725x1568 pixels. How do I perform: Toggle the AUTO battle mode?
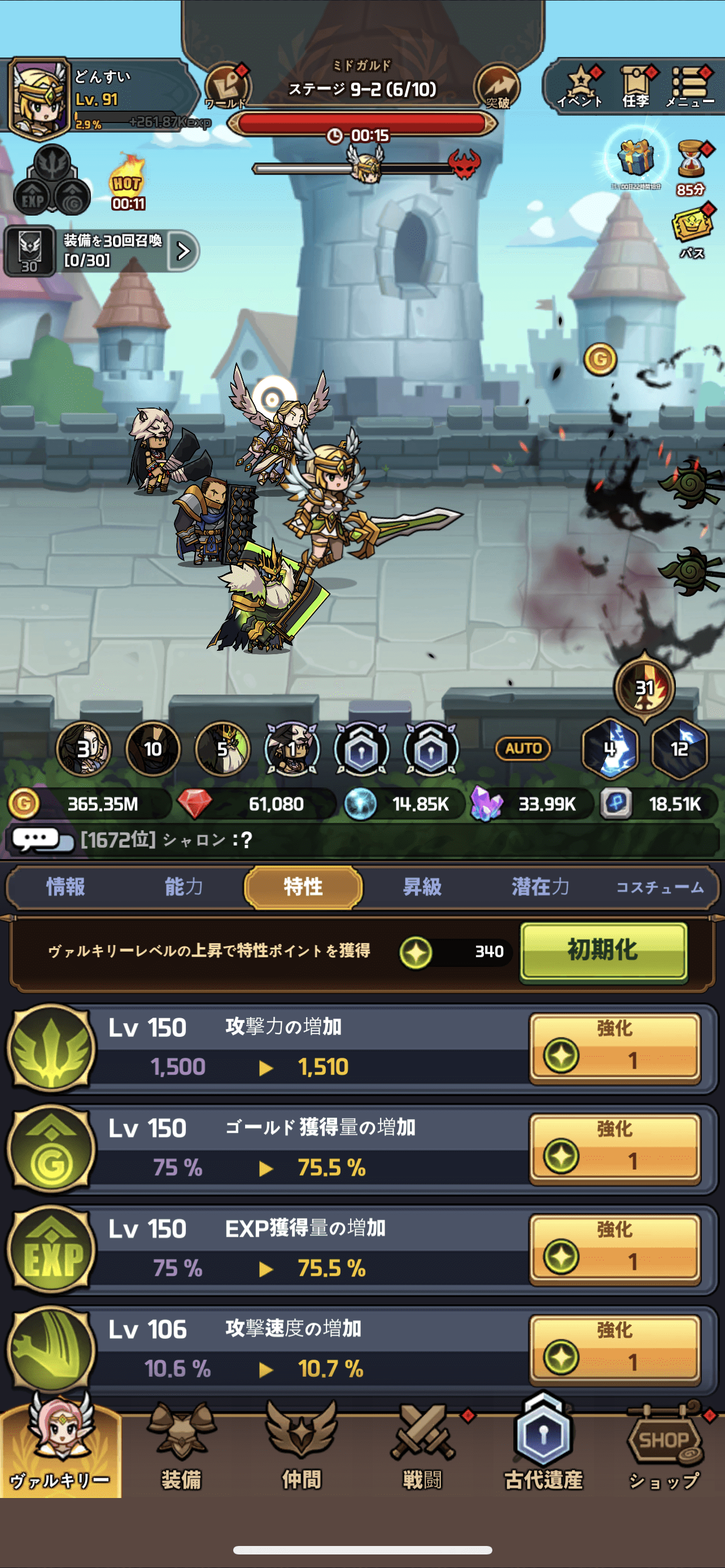point(525,748)
